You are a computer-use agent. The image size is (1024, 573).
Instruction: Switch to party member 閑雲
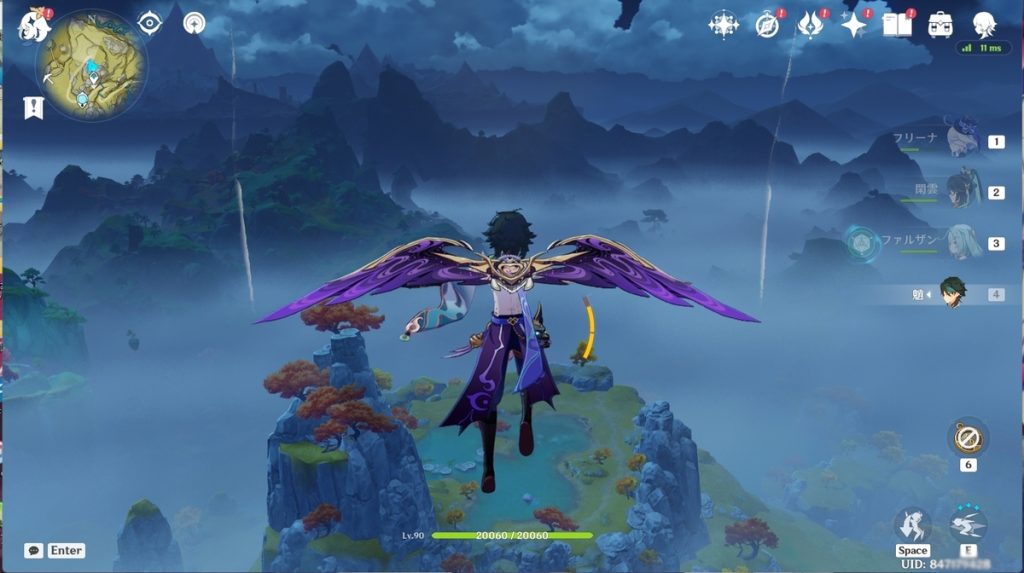(962, 191)
